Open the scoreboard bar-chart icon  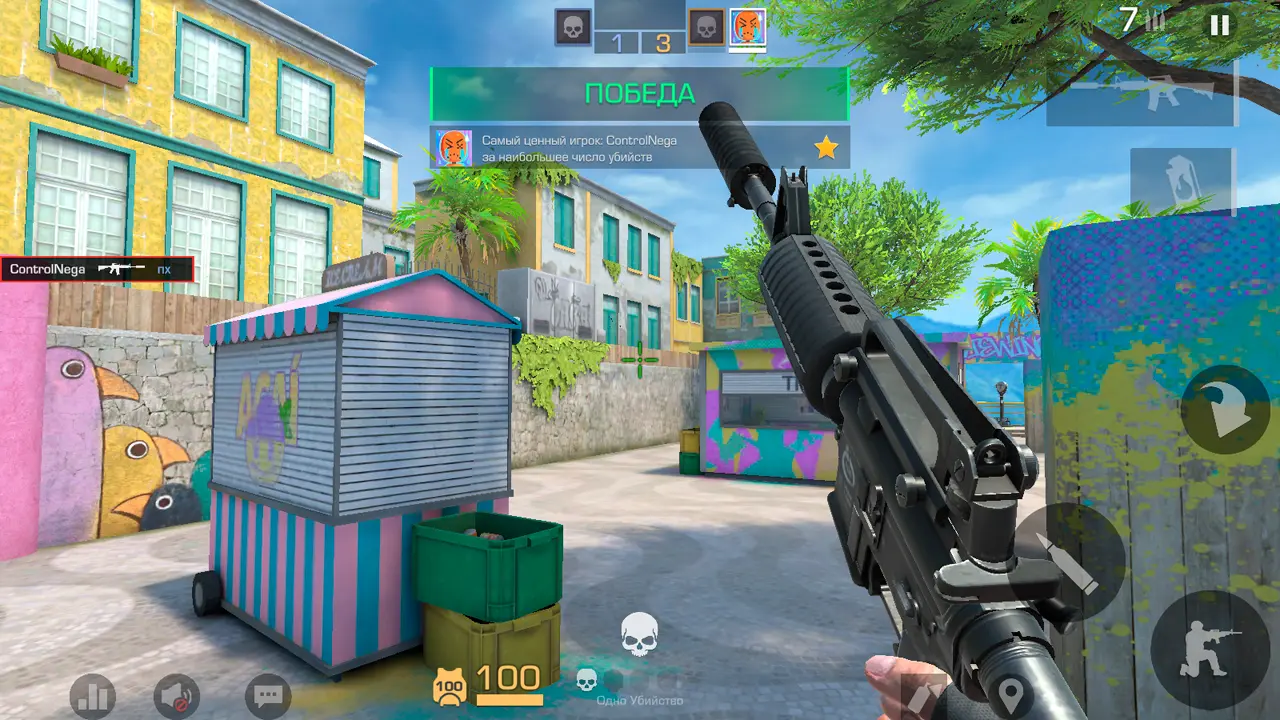(92, 696)
